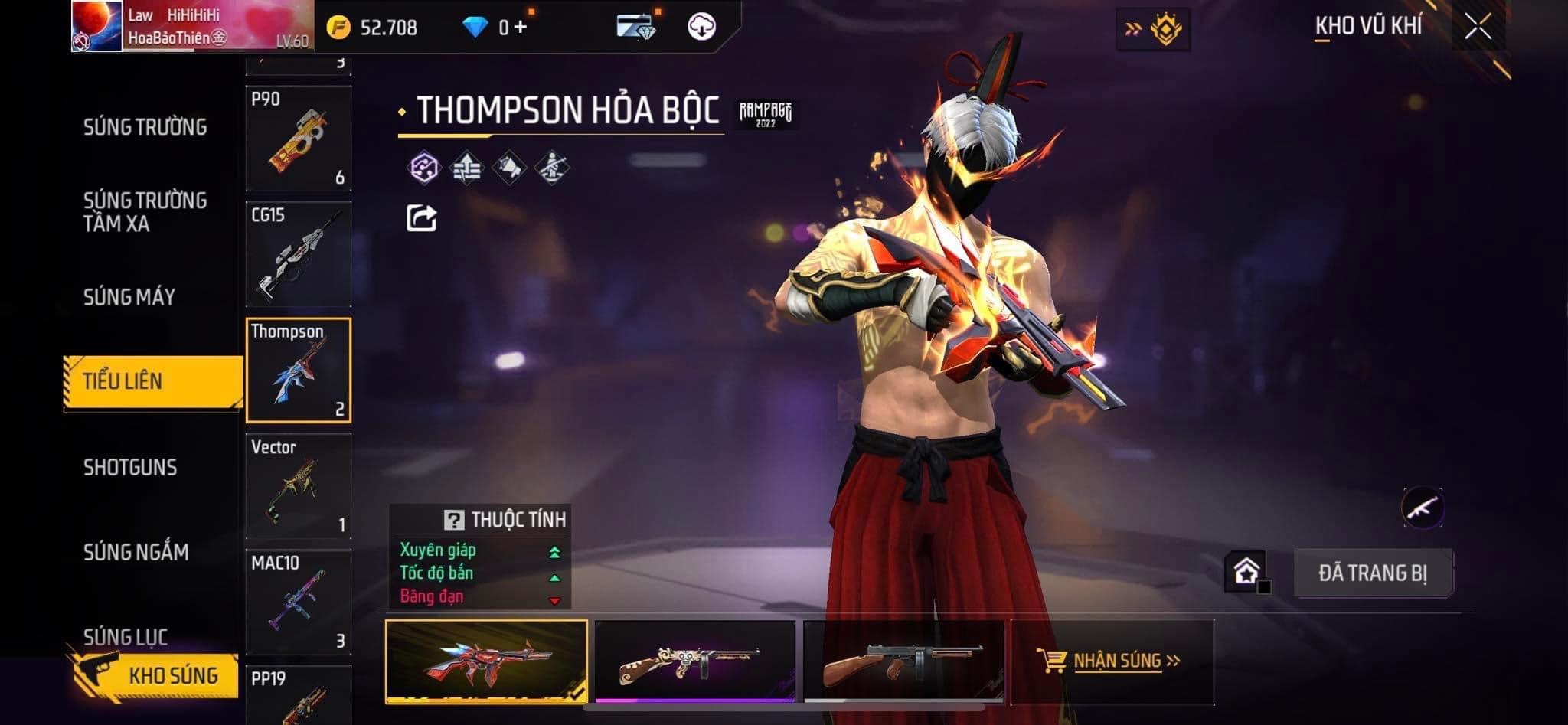
Task: Choose the cream patterned Thompson skin
Action: pyautogui.click(x=695, y=661)
